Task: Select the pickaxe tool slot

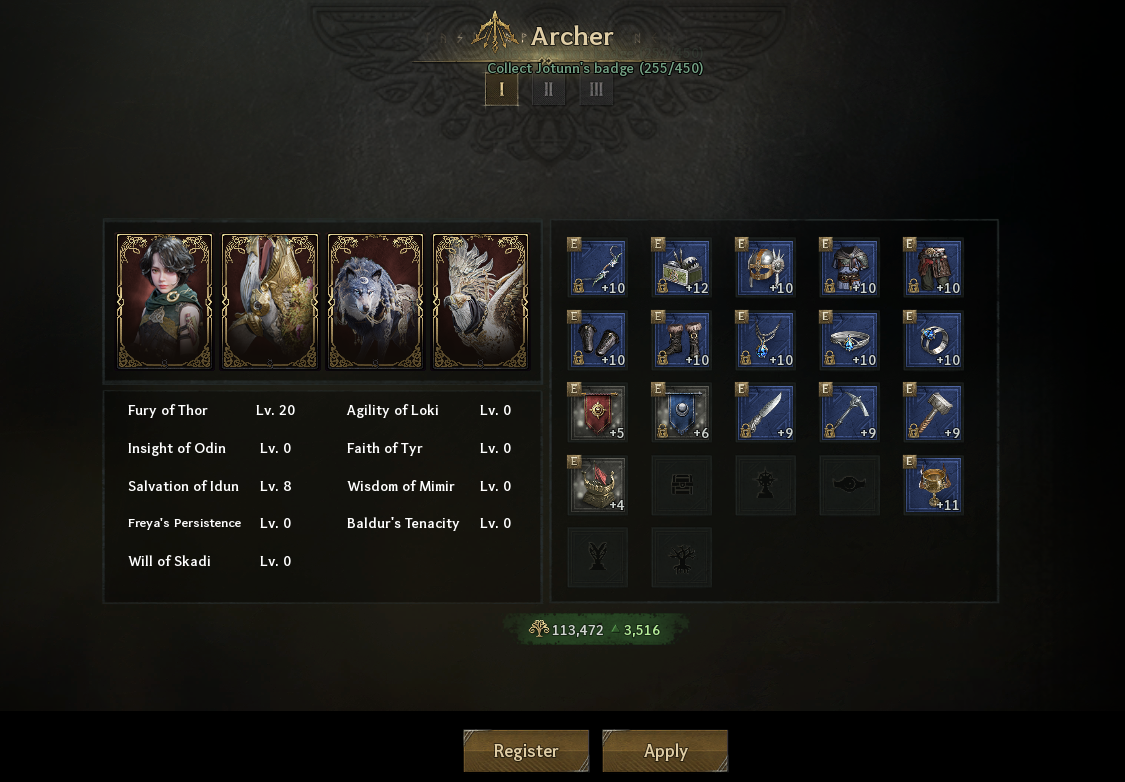Action: click(x=850, y=413)
